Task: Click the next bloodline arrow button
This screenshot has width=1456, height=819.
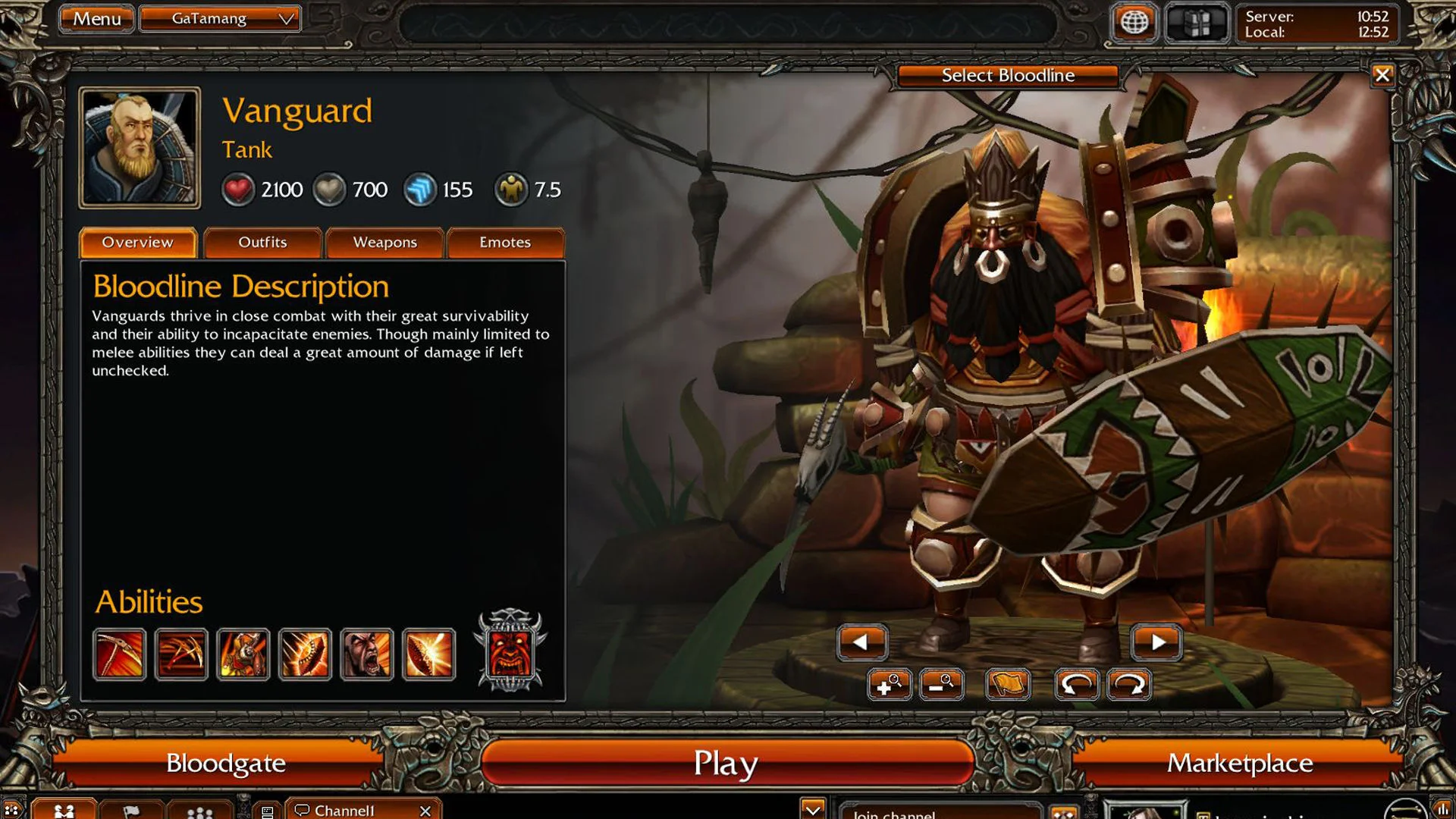Action: coord(1156,642)
